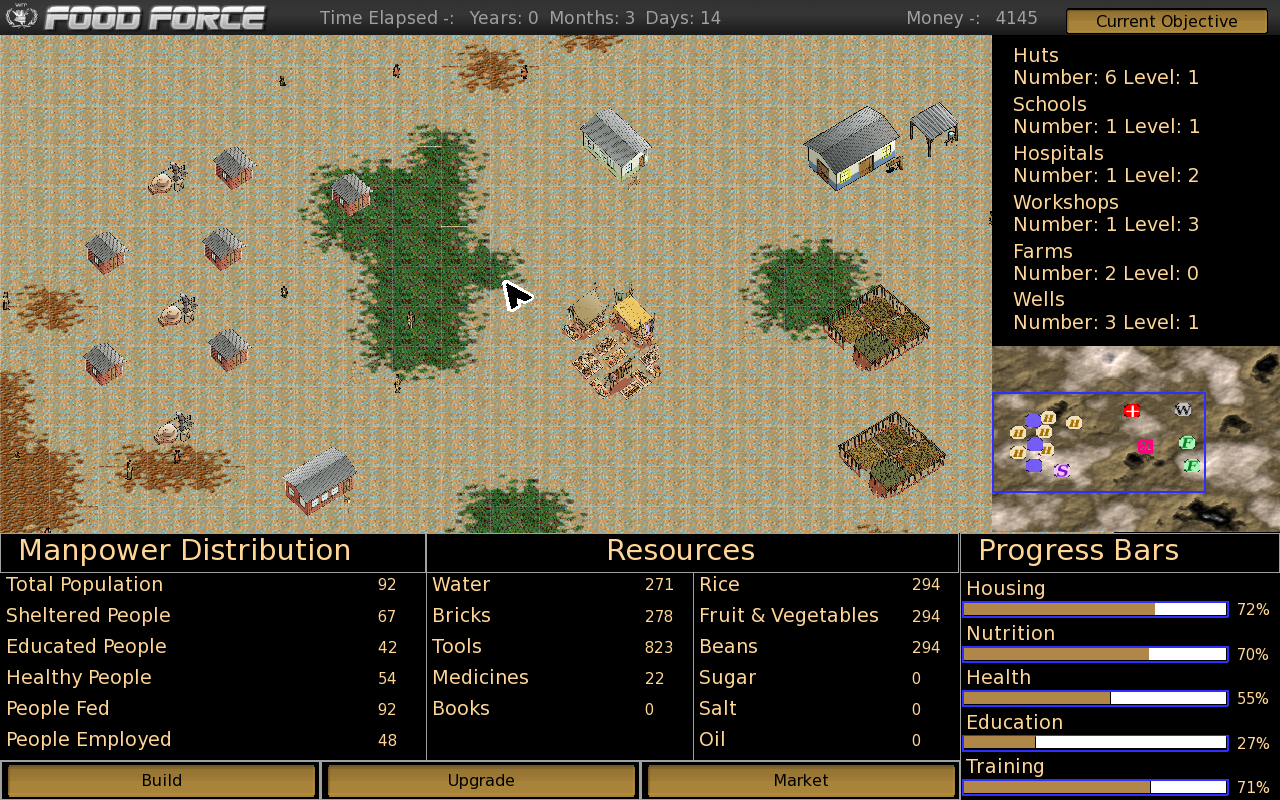Select the grey W workshop marker on minimap
This screenshot has height=800, width=1280.
[1183, 409]
